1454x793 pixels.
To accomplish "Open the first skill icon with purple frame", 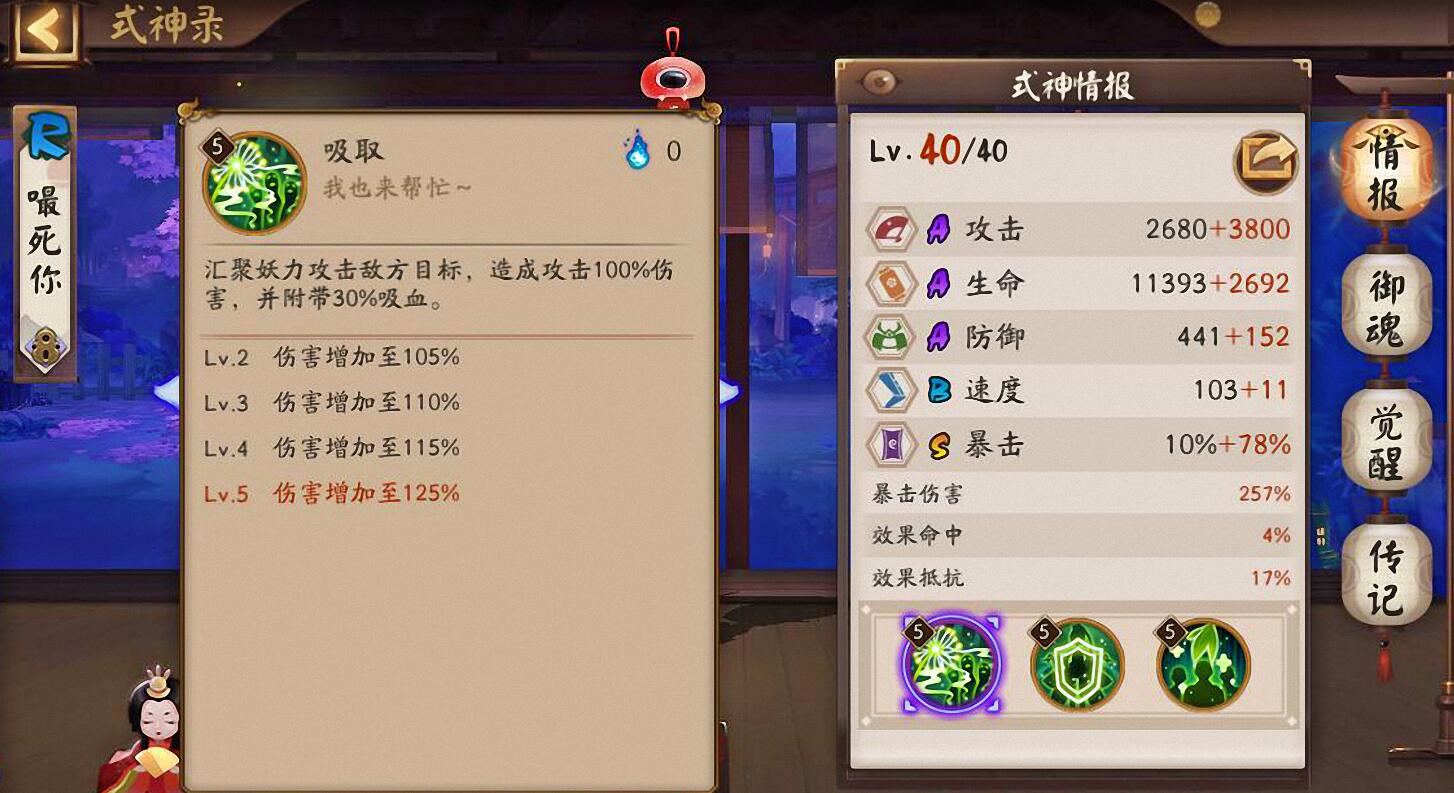I will [x=950, y=665].
